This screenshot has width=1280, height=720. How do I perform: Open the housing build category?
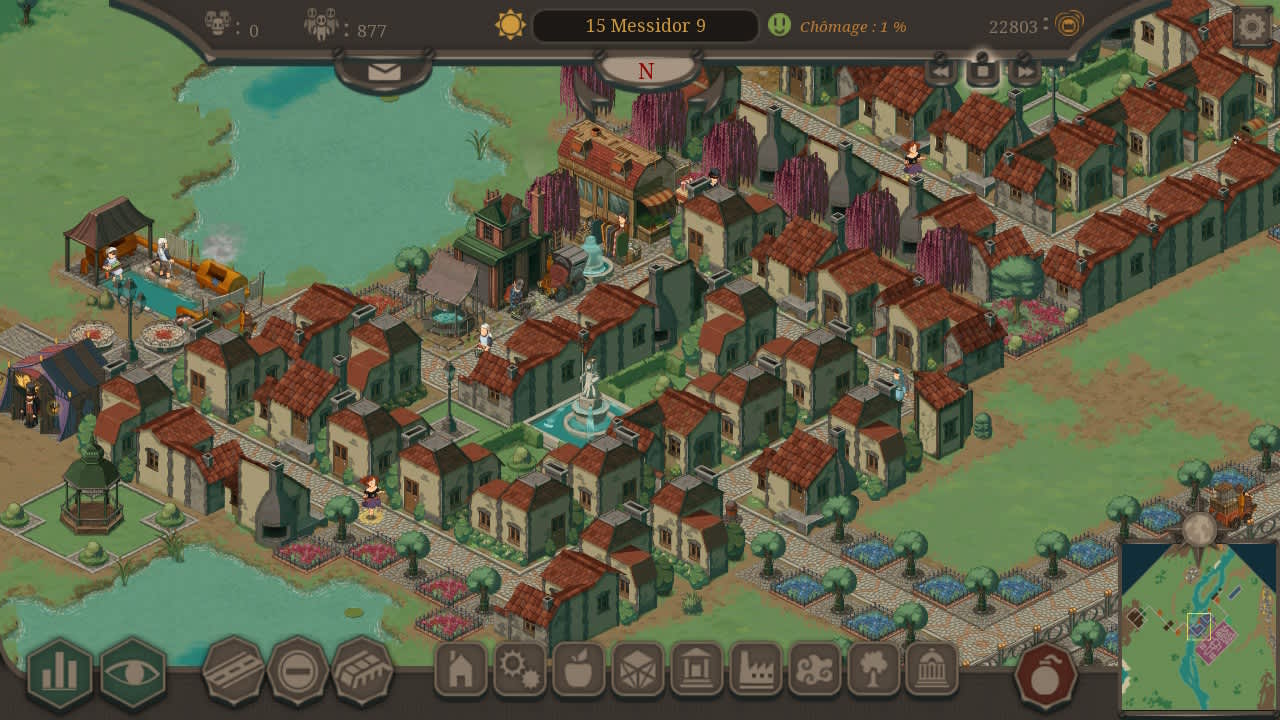click(x=461, y=669)
